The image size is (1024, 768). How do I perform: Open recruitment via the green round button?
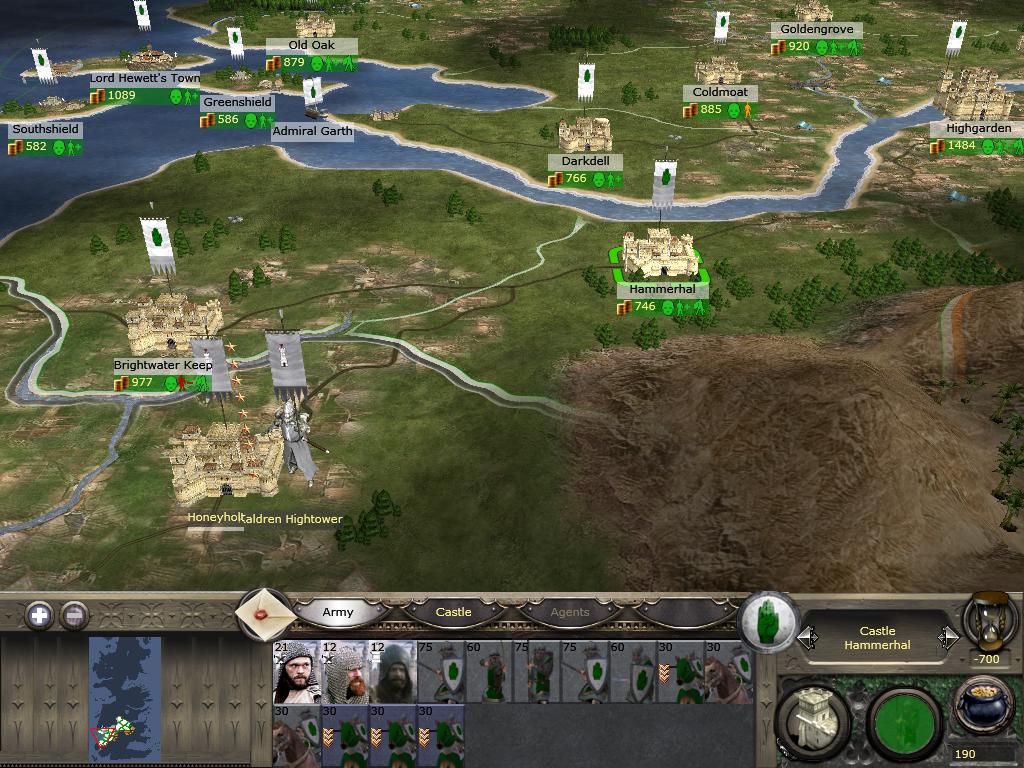[x=902, y=722]
